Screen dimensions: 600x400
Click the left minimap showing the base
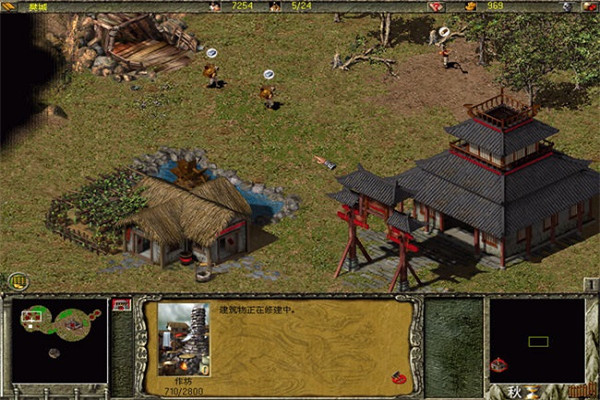pyautogui.click(x=59, y=340)
